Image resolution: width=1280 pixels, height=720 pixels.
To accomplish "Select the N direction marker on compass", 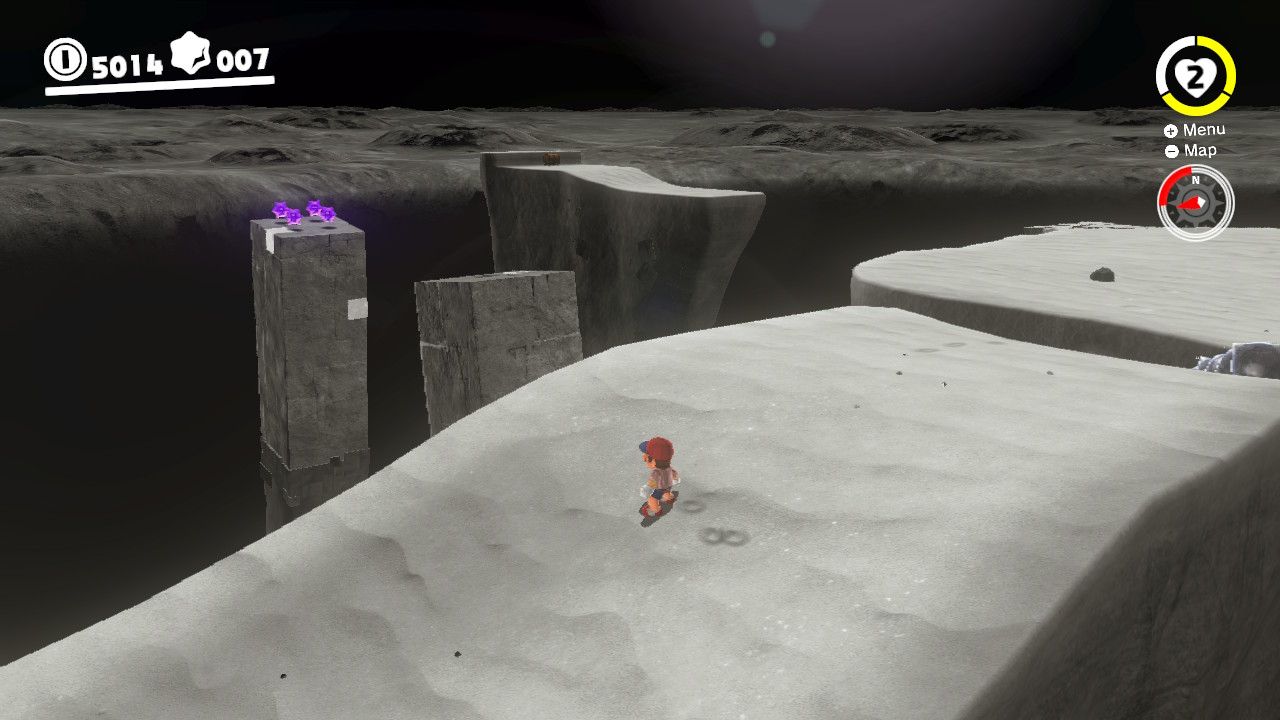I will tap(1196, 179).
